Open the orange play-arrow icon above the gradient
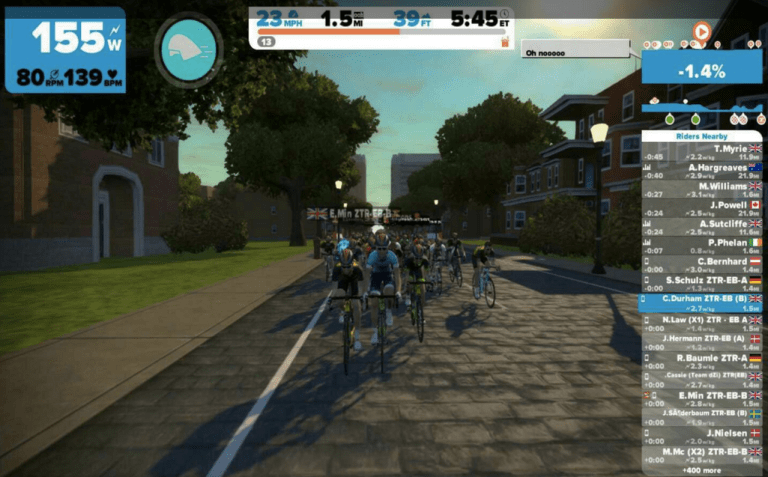The image size is (768, 477). point(702,32)
